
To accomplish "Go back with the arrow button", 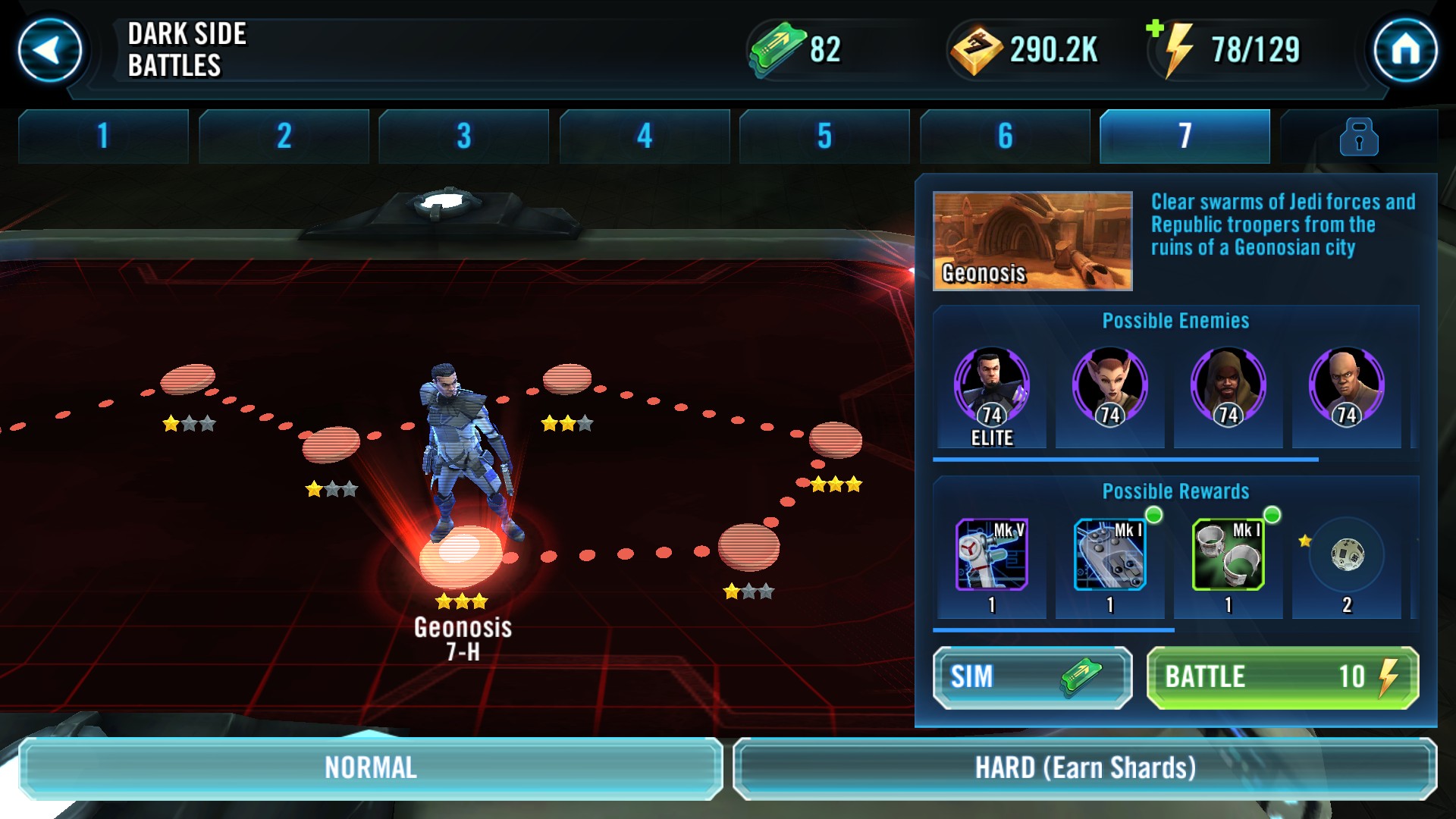I will click(50, 51).
